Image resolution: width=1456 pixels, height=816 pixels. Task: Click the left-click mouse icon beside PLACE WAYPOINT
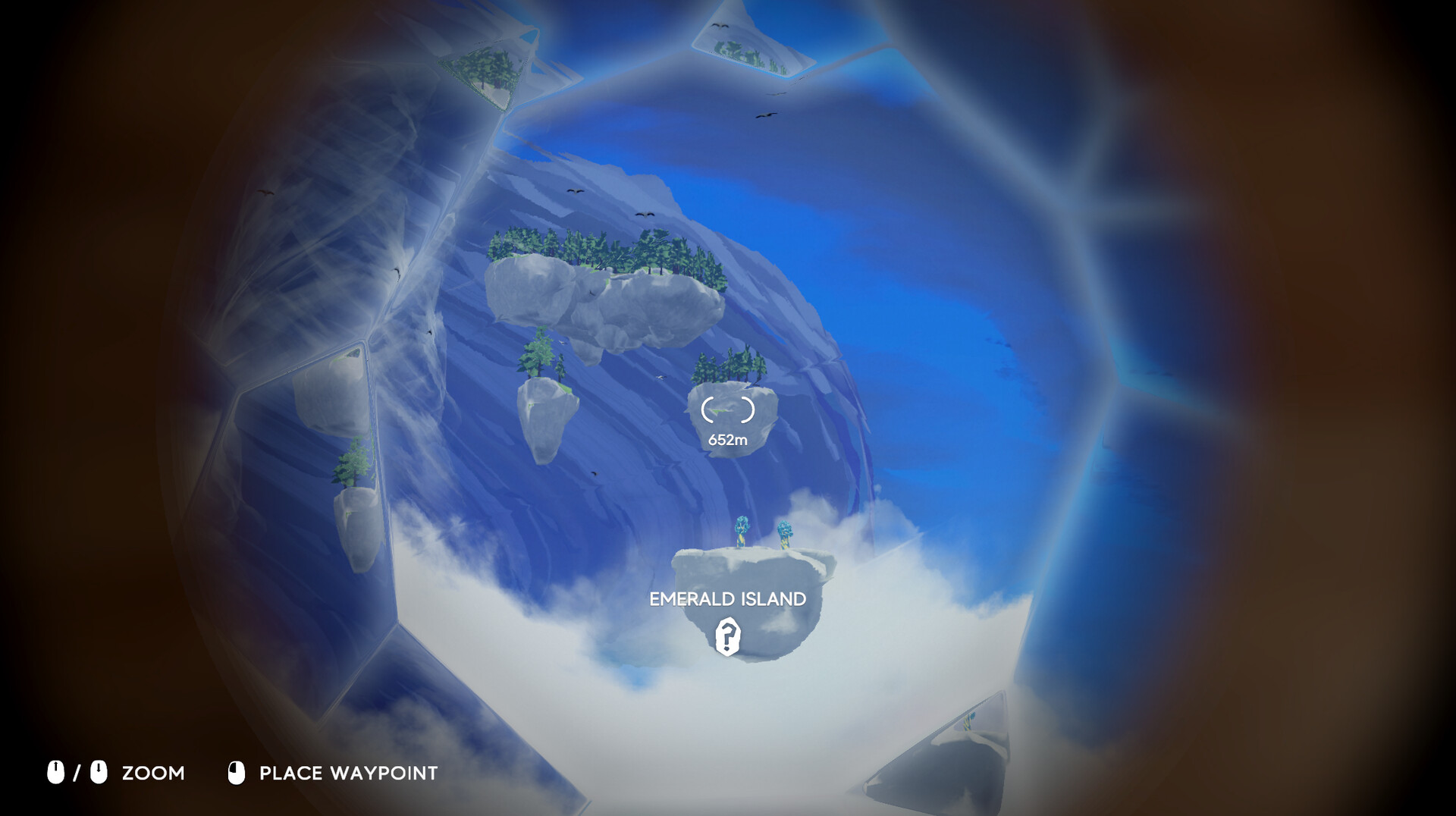tap(236, 774)
